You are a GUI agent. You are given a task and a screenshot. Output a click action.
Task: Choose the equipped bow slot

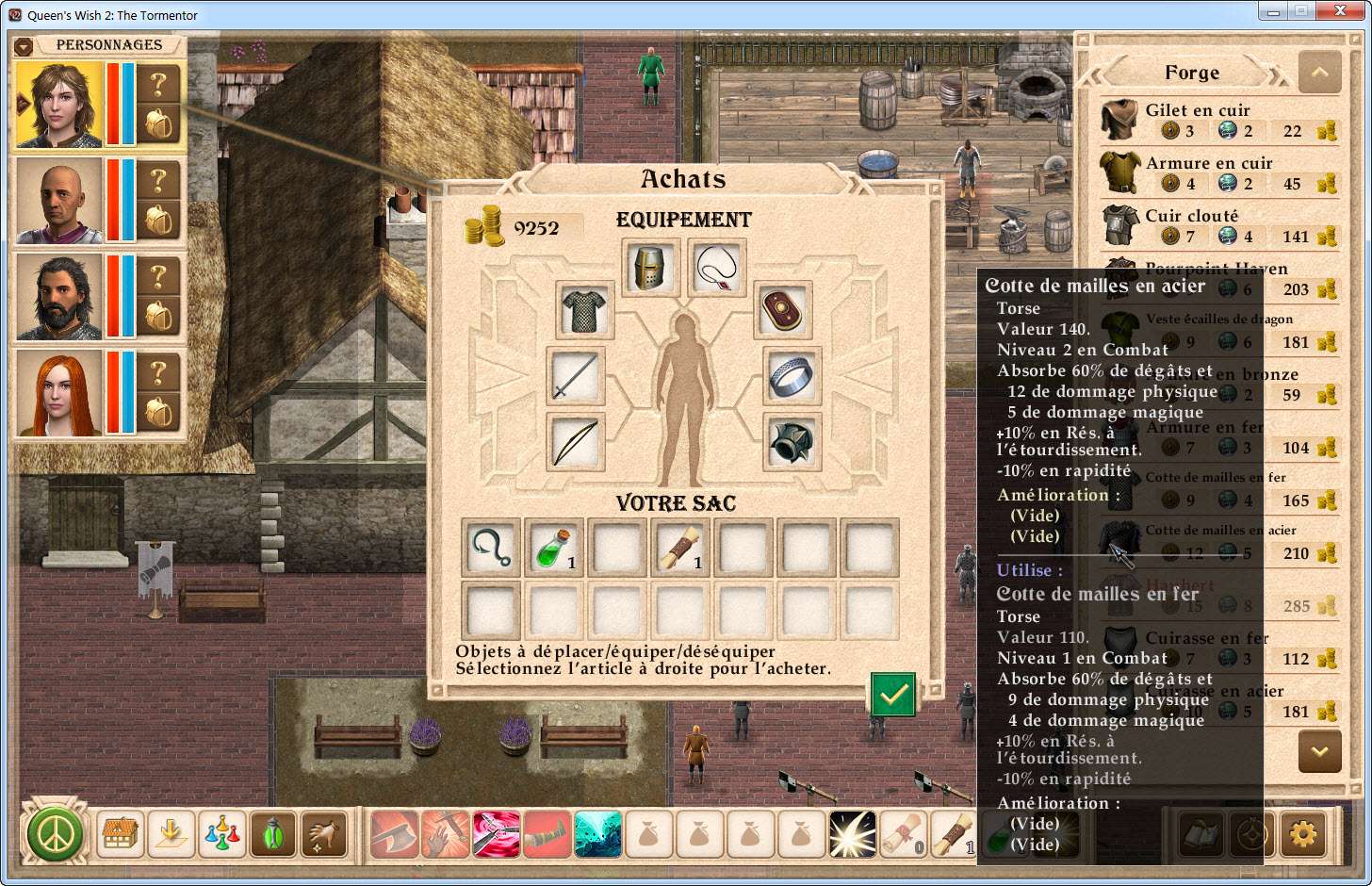(x=575, y=442)
